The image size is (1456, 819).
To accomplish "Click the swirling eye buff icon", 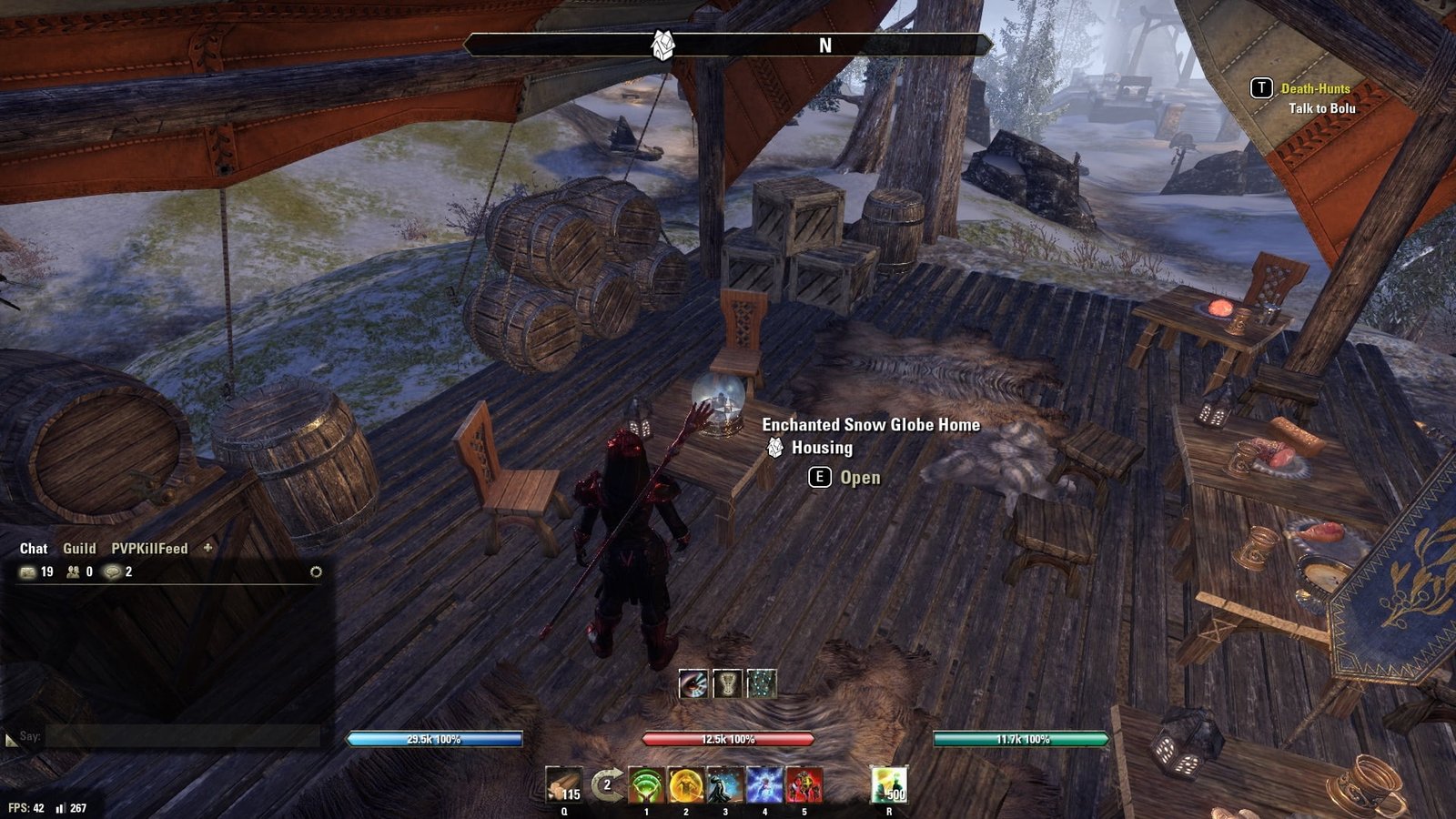I will (x=693, y=683).
